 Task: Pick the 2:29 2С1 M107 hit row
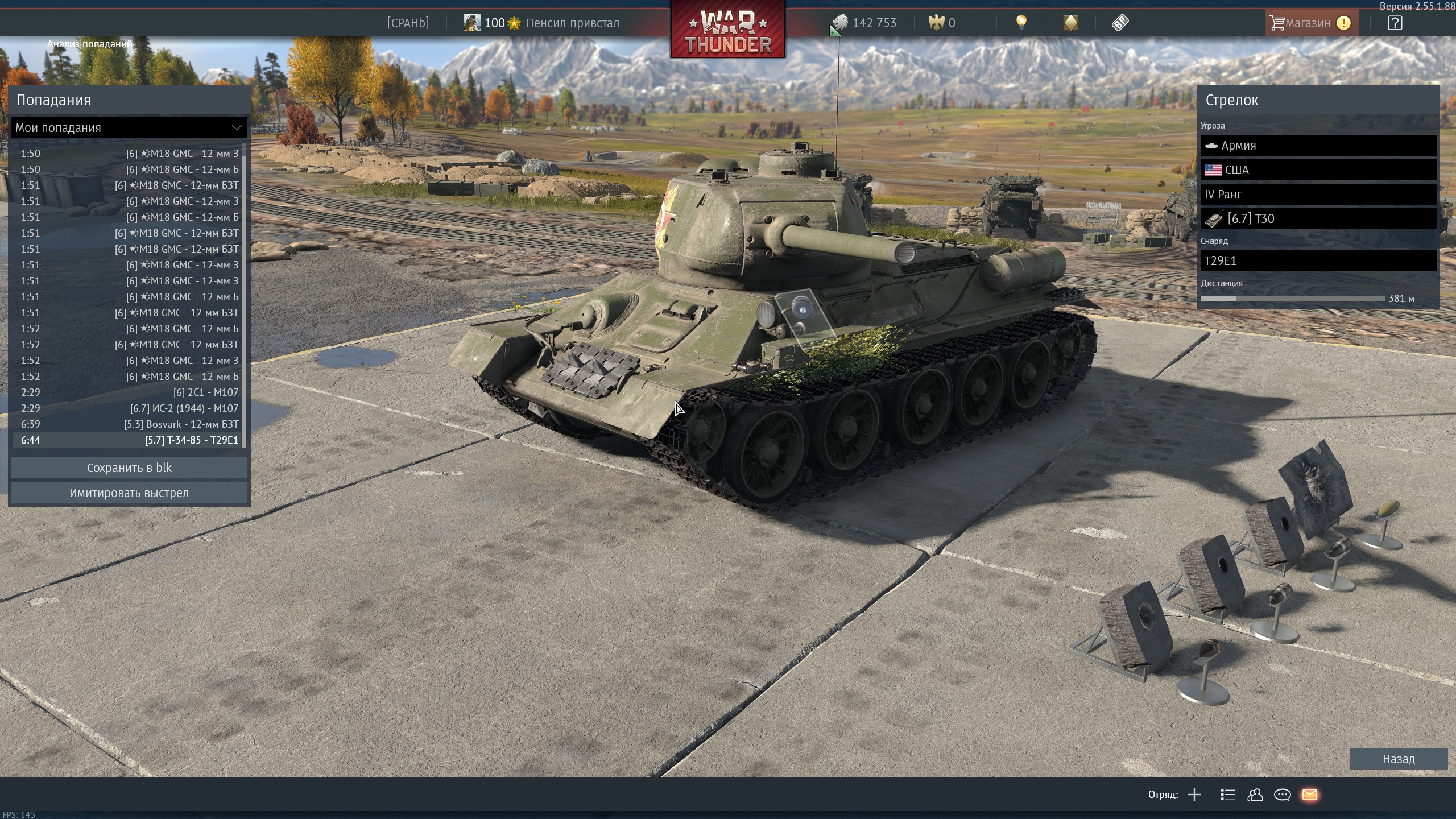129,392
